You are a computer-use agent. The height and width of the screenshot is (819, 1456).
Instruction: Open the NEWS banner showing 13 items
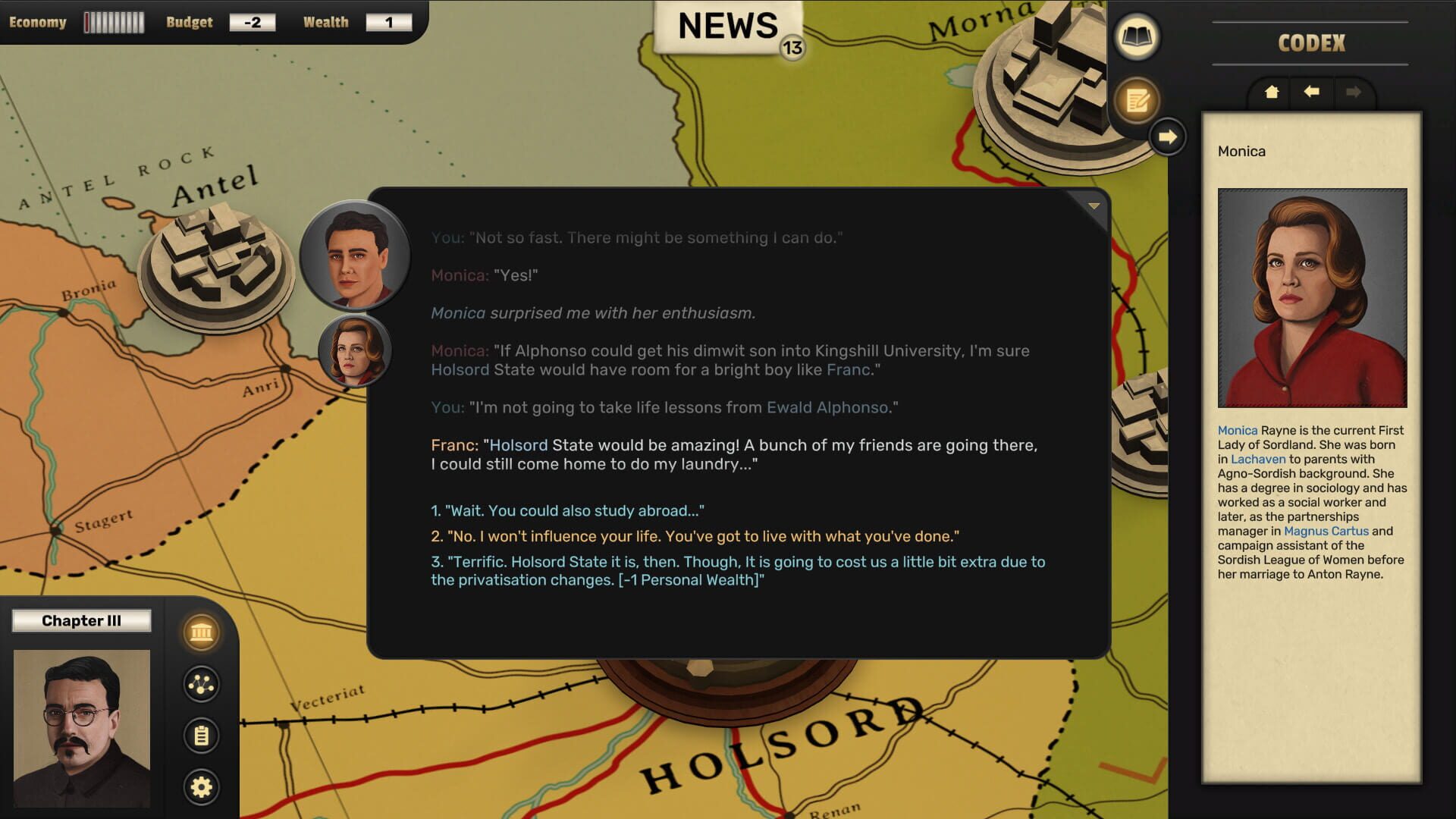coord(724,25)
